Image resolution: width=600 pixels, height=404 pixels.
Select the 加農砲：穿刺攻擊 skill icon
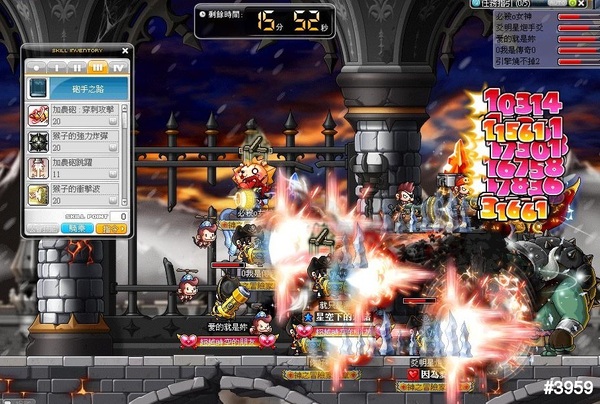(x=38, y=113)
